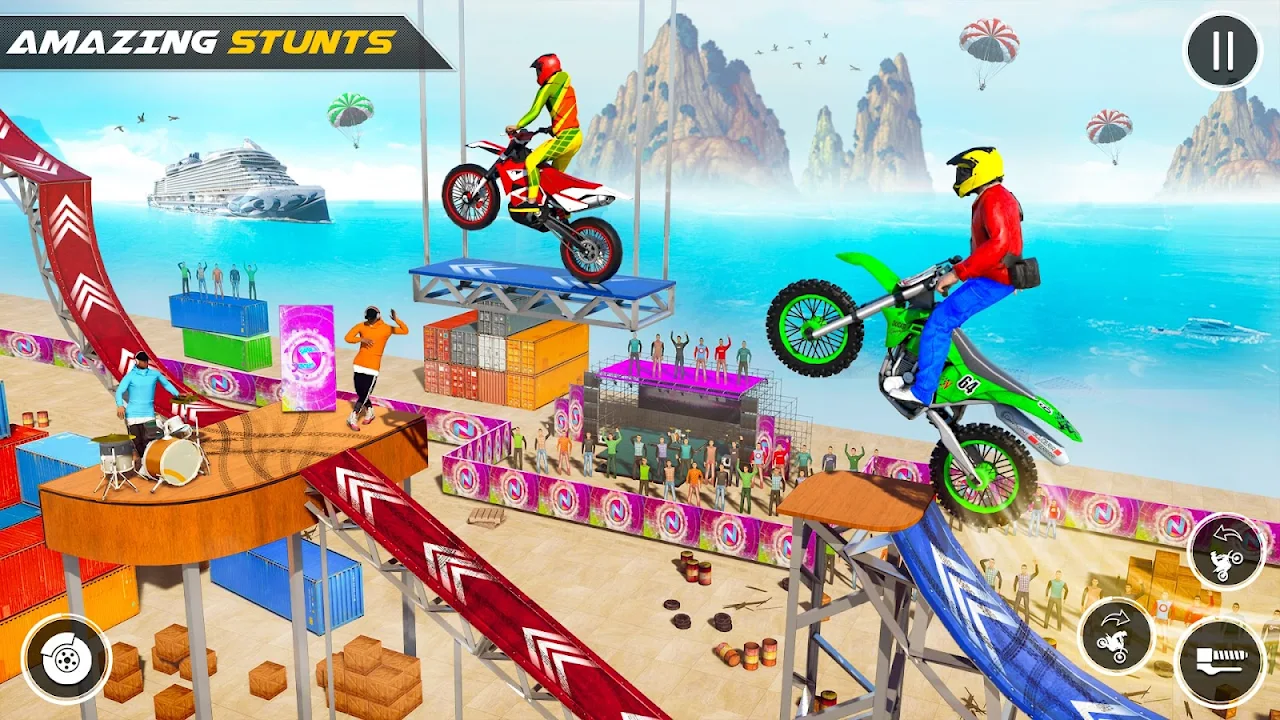Hit the throttle accelerator button
Viewport: 1280px width, 720px height.
(x=1220, y=662)
